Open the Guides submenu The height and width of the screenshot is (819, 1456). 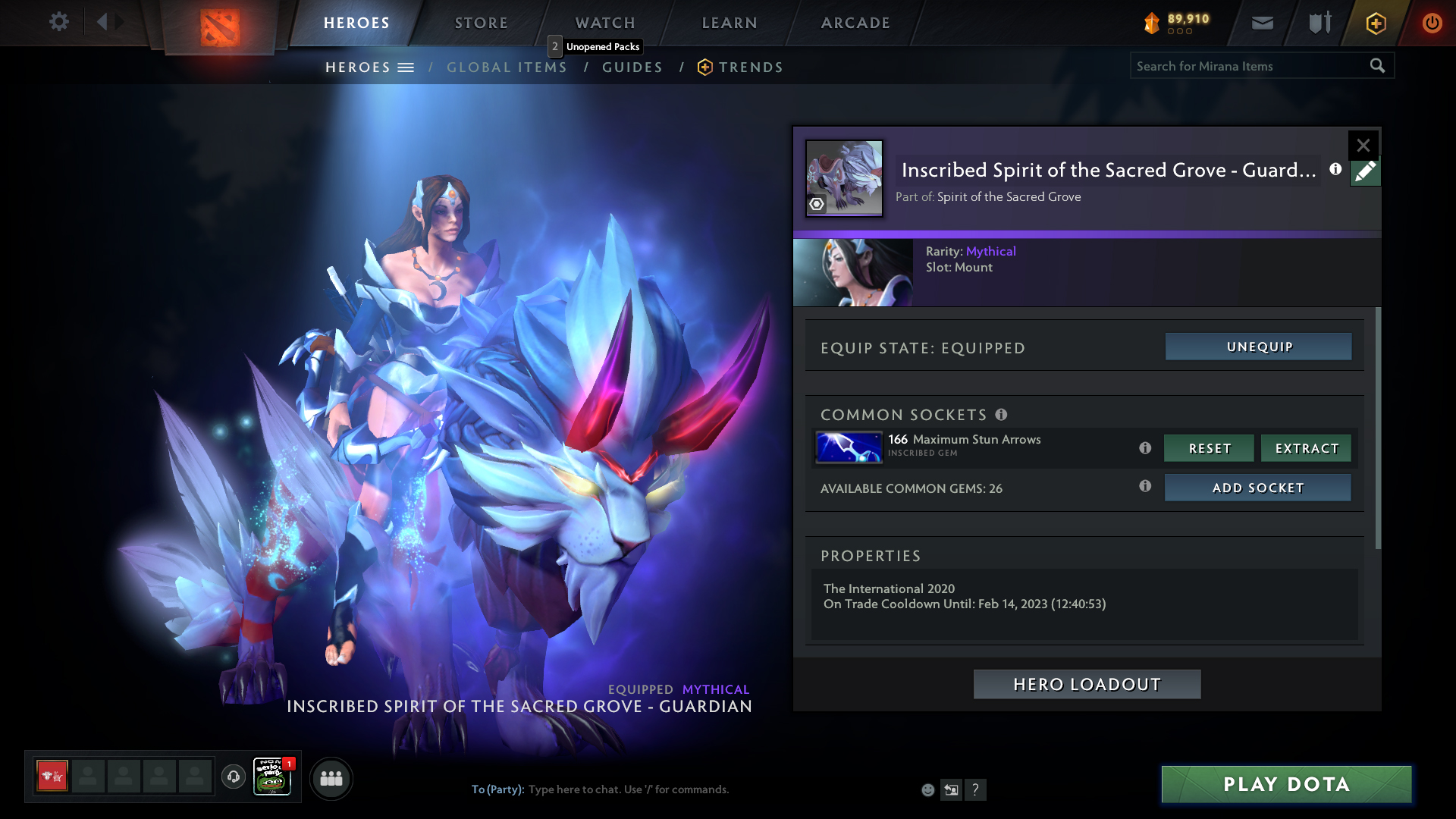tap(632, 67)
